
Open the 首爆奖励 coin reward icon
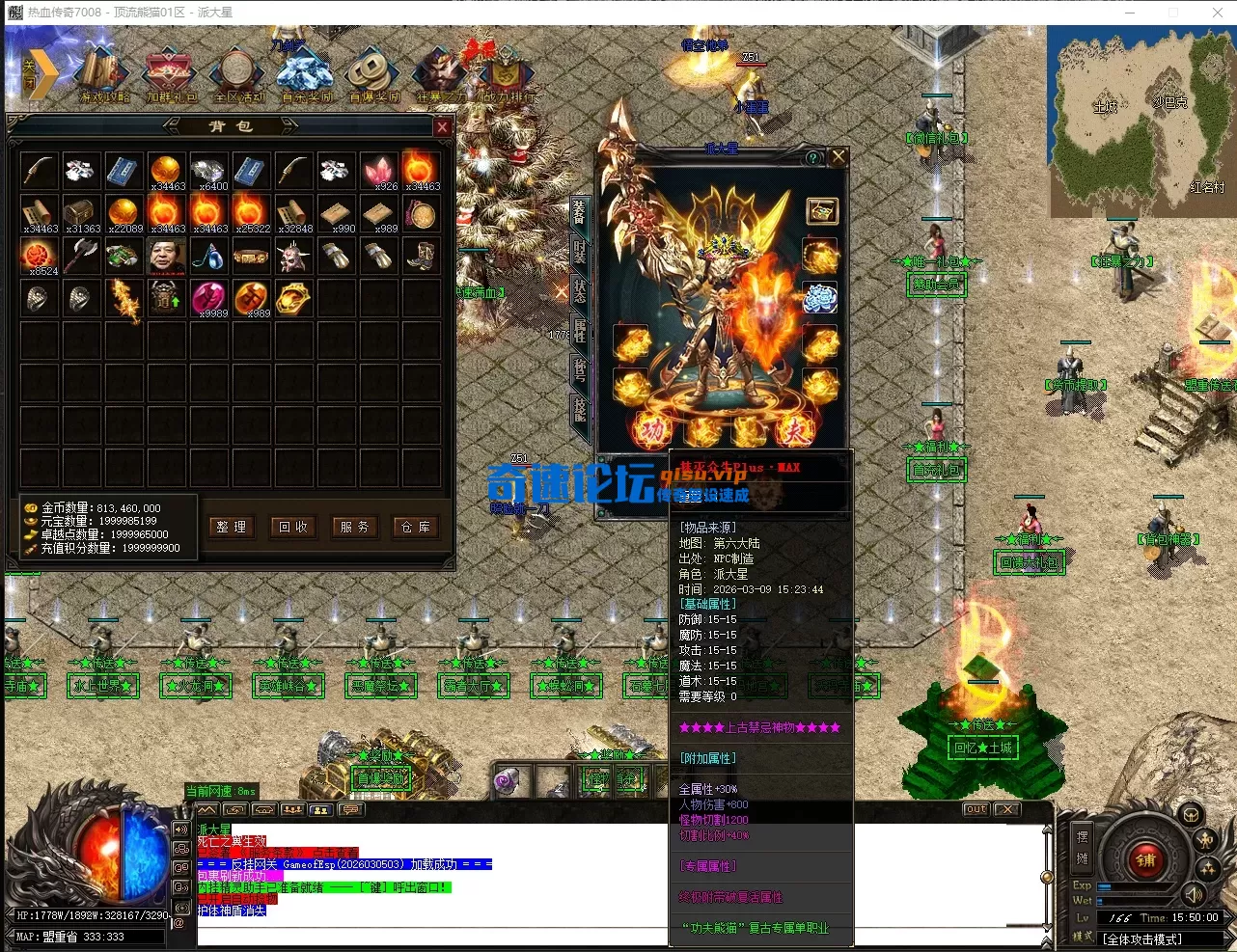372,75
